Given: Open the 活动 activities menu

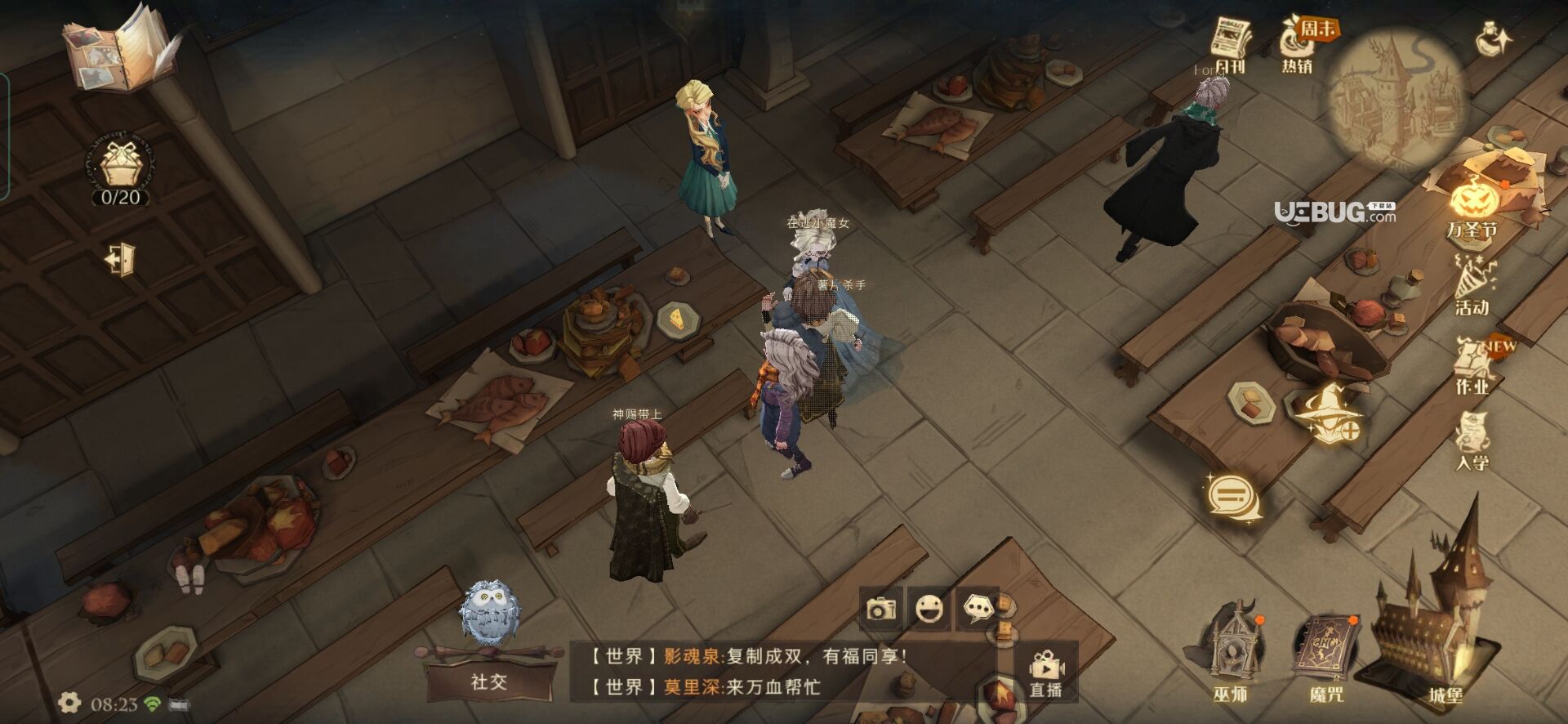Looking at the screenshot, I should 1472,286.
